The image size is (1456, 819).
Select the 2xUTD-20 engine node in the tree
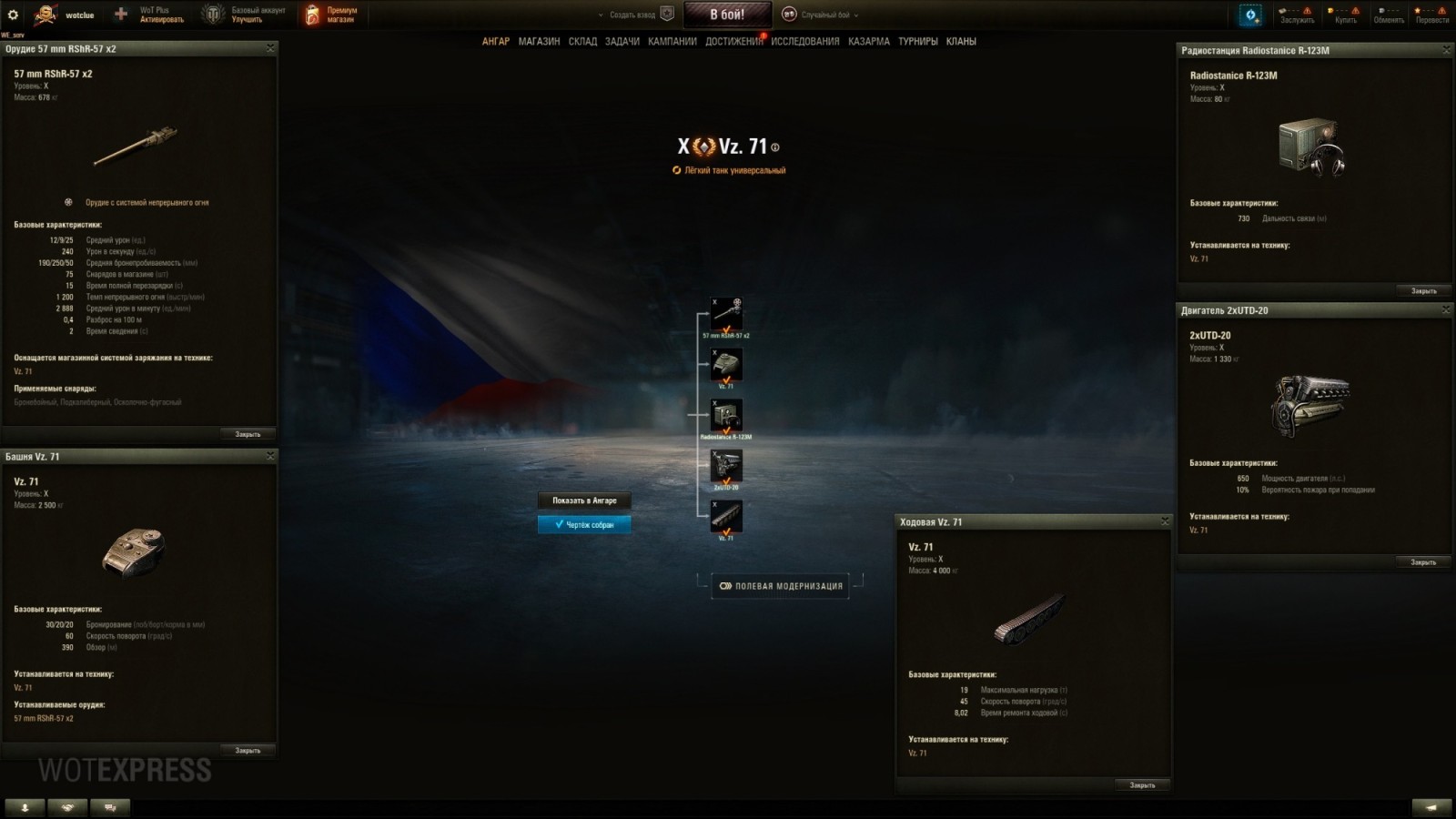pyautogui.click(x=728, y=467)
